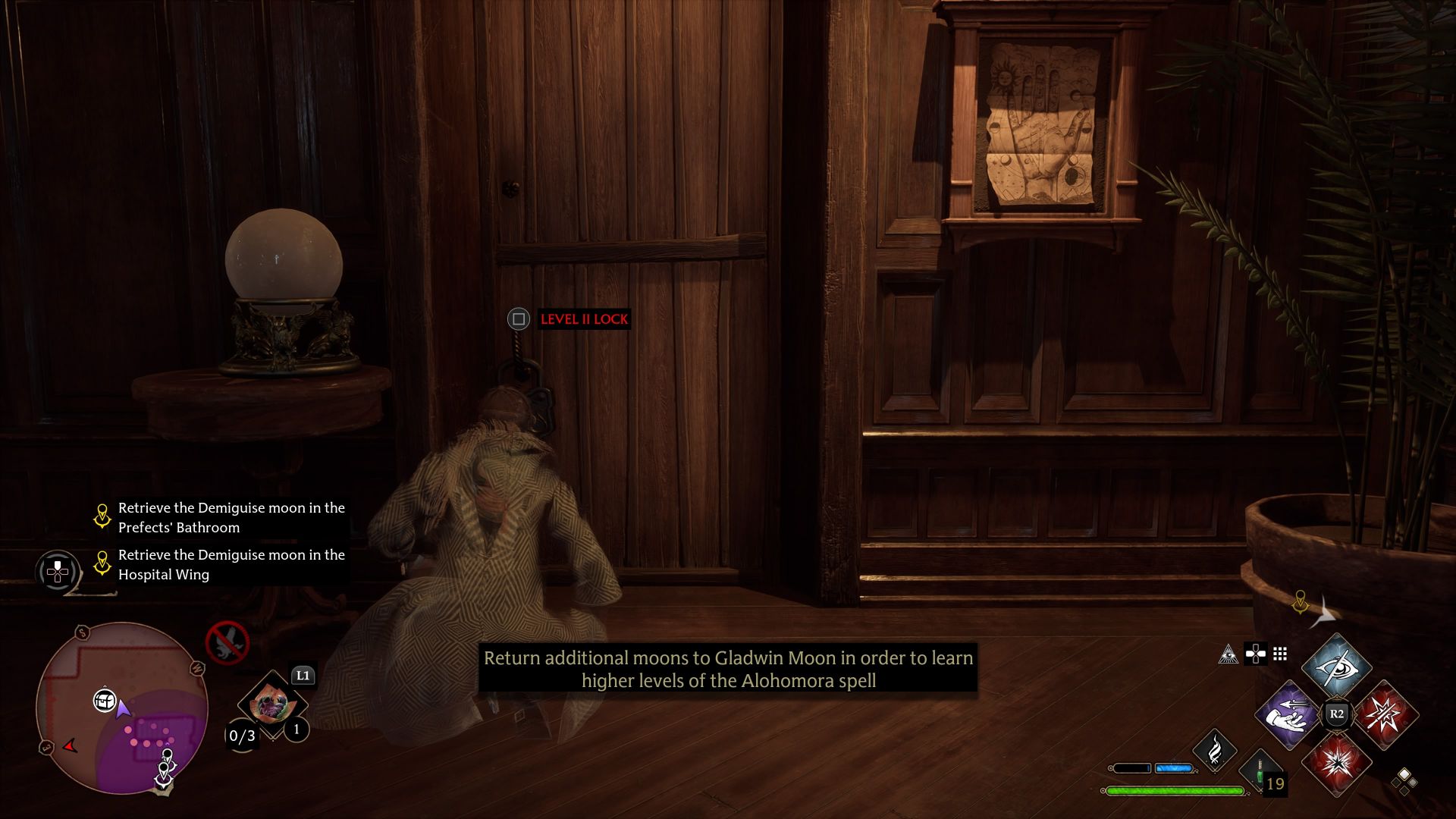Image resolution: width=1456 pixels, height=819 pixels.
Task: Select the treasure chest marker on minimap
Action: (x=104, y=700)
